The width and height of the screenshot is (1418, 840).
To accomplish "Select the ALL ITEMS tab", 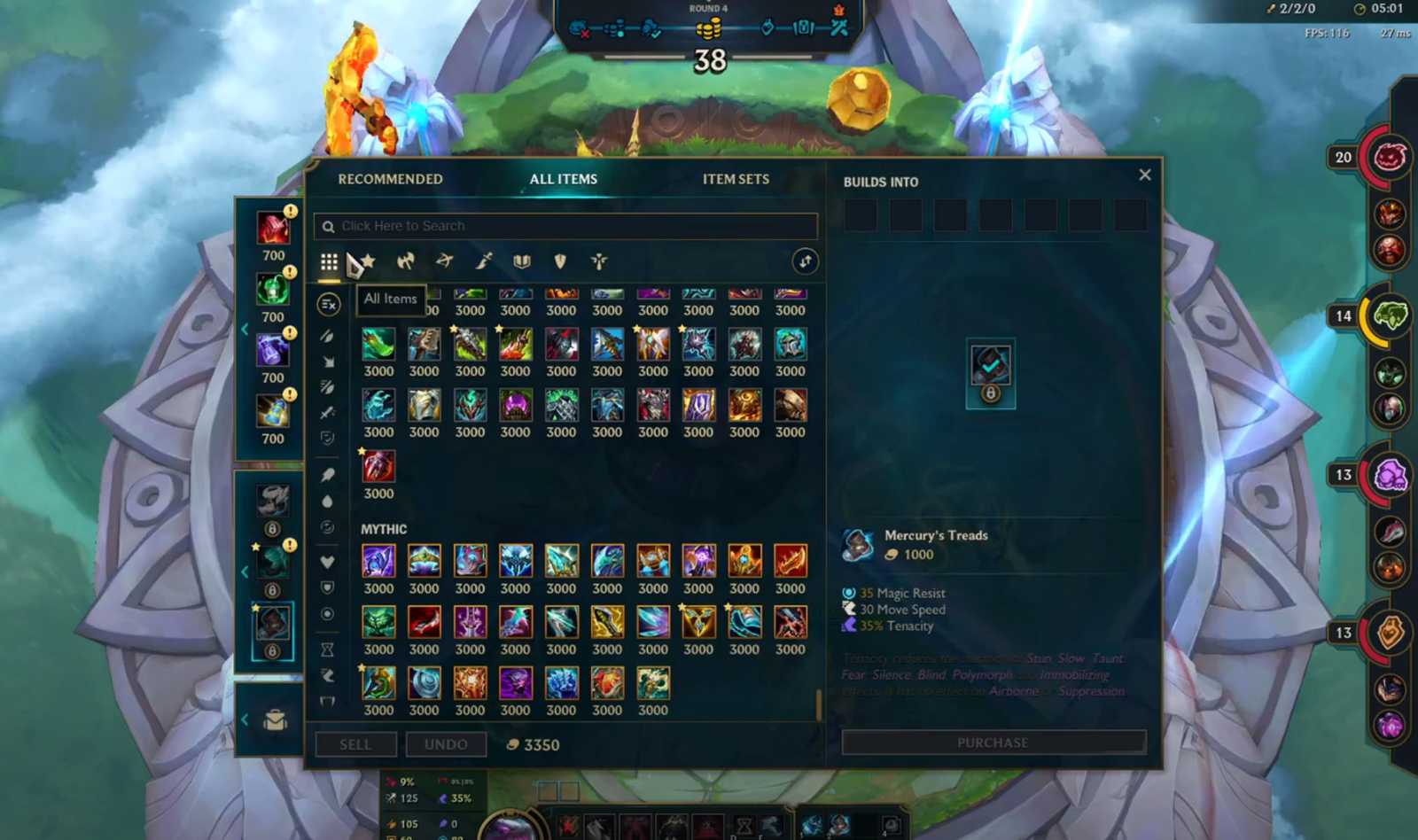I will 563,179.
